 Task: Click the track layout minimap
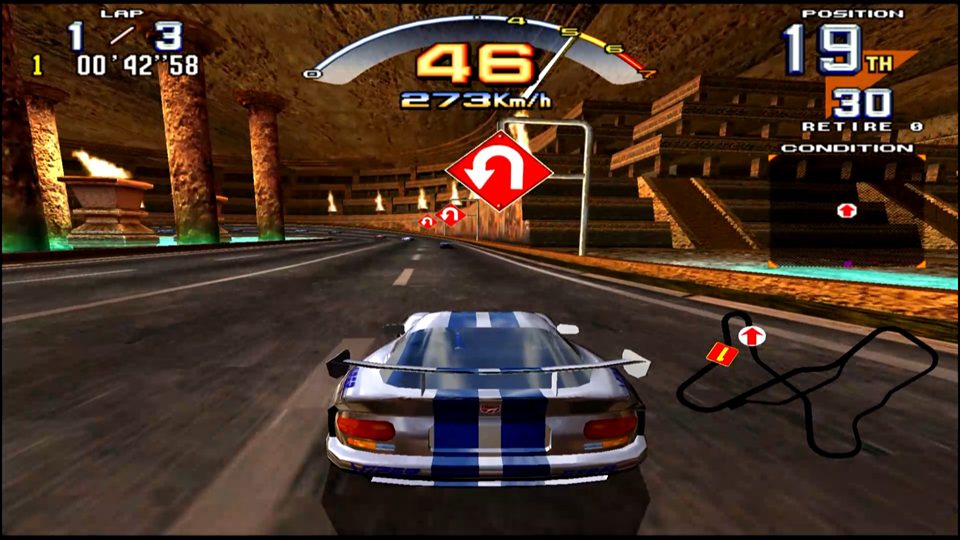tap(810, 385)
